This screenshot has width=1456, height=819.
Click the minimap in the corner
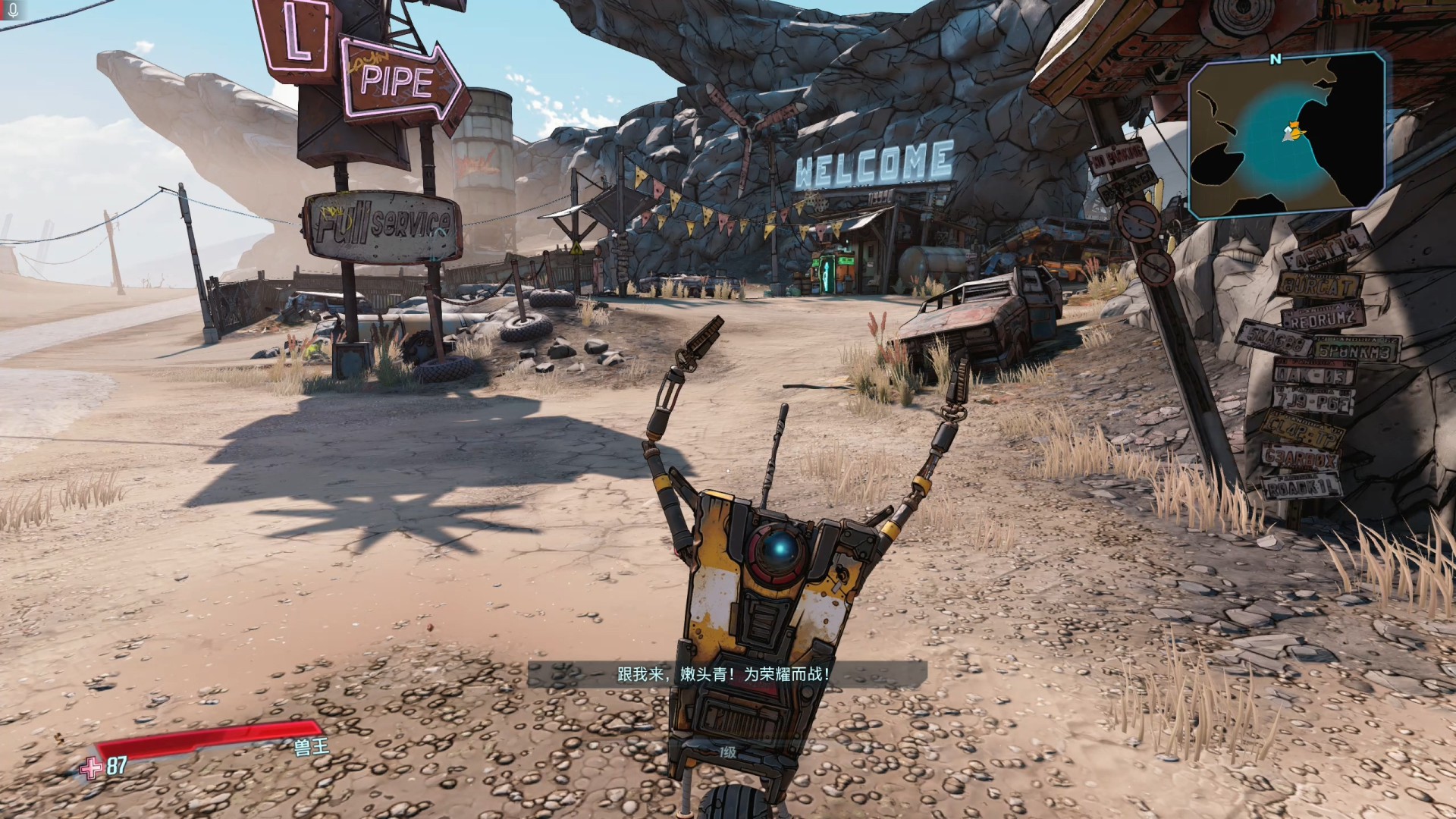click(x=1286, y=134)
